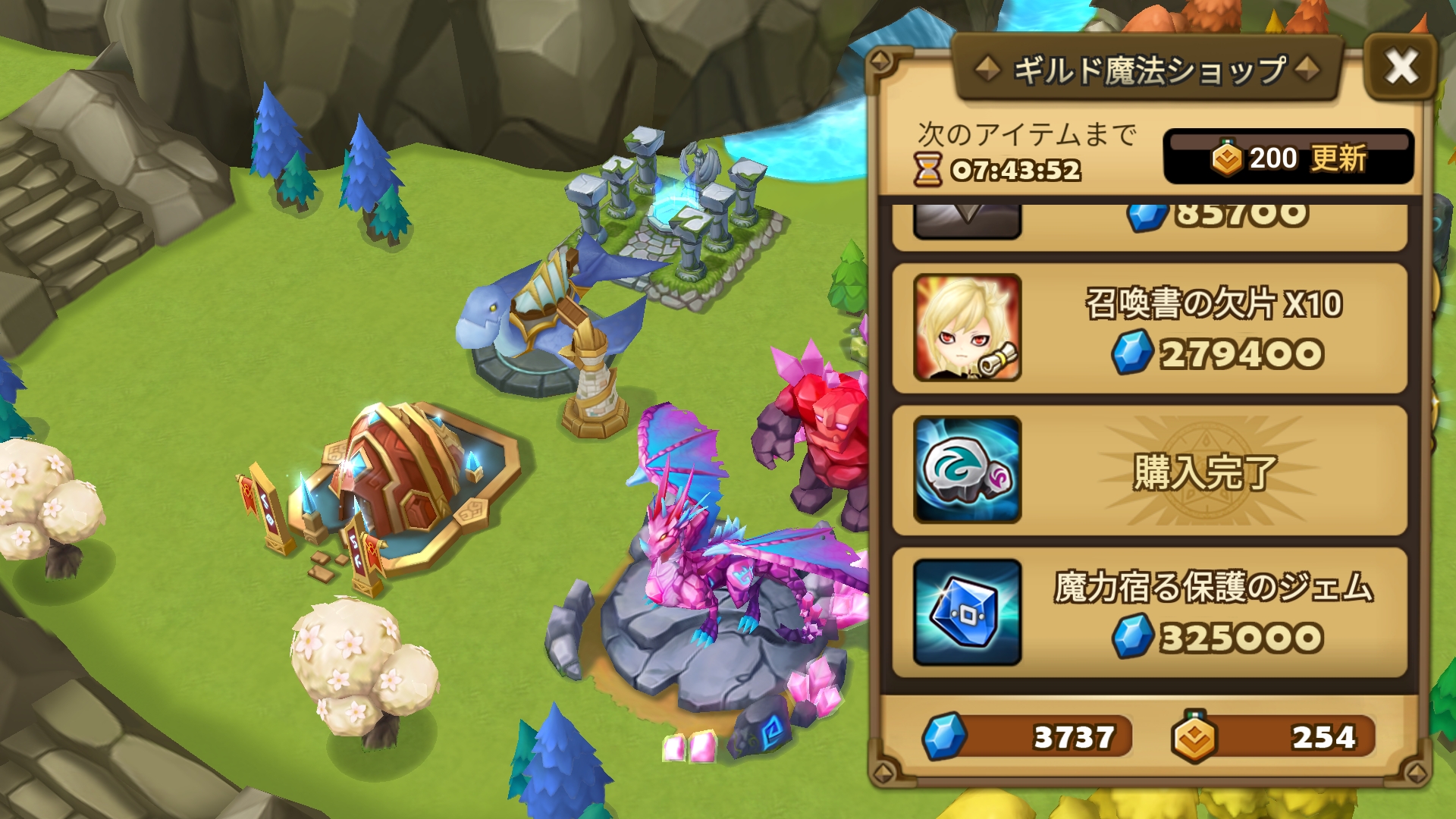This screenshot has width=1456, height=819.
Task: Tap the 購入完了 sold-out rune item
Action: pos(1204,471)
